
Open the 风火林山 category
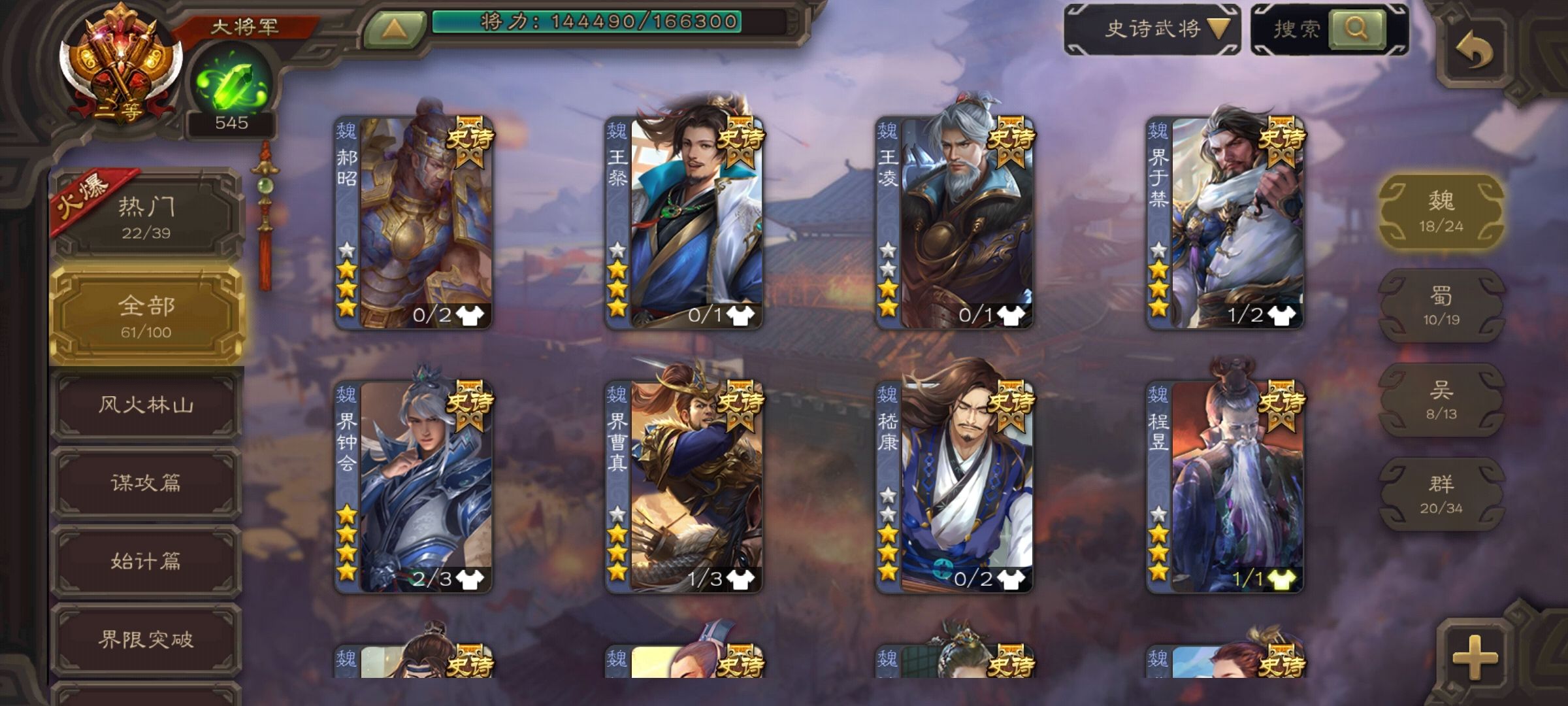(x=146, y=405)
